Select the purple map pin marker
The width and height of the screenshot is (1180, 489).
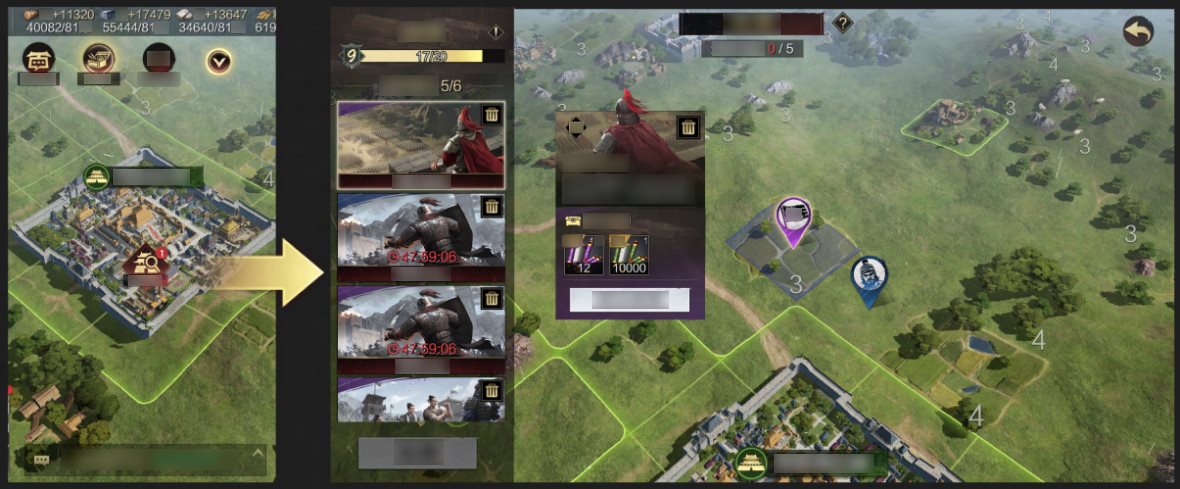pos(792,219)
